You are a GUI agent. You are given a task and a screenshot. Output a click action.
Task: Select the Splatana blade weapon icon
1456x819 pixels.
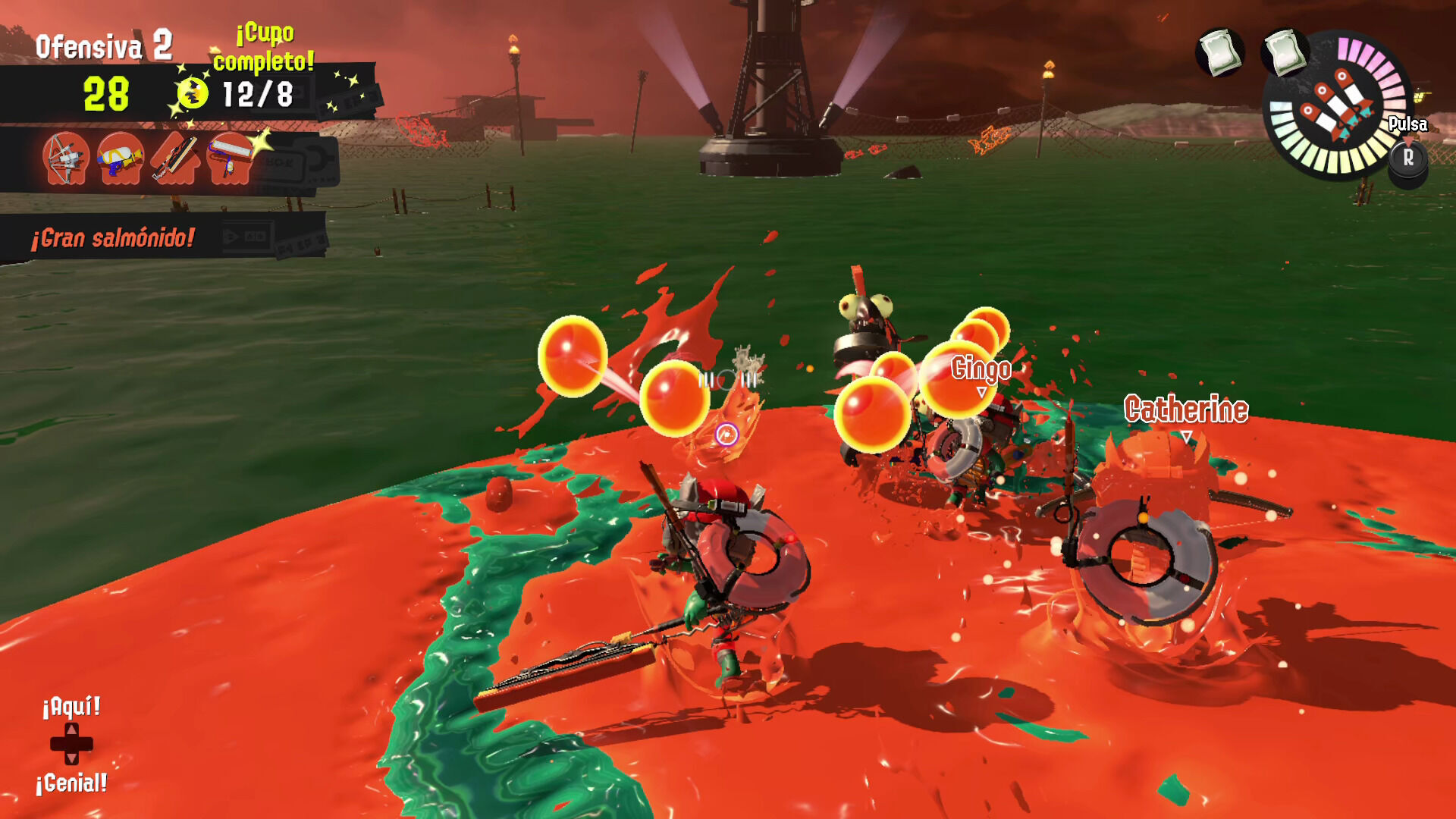pyautogui.click(x=174, y=158)
